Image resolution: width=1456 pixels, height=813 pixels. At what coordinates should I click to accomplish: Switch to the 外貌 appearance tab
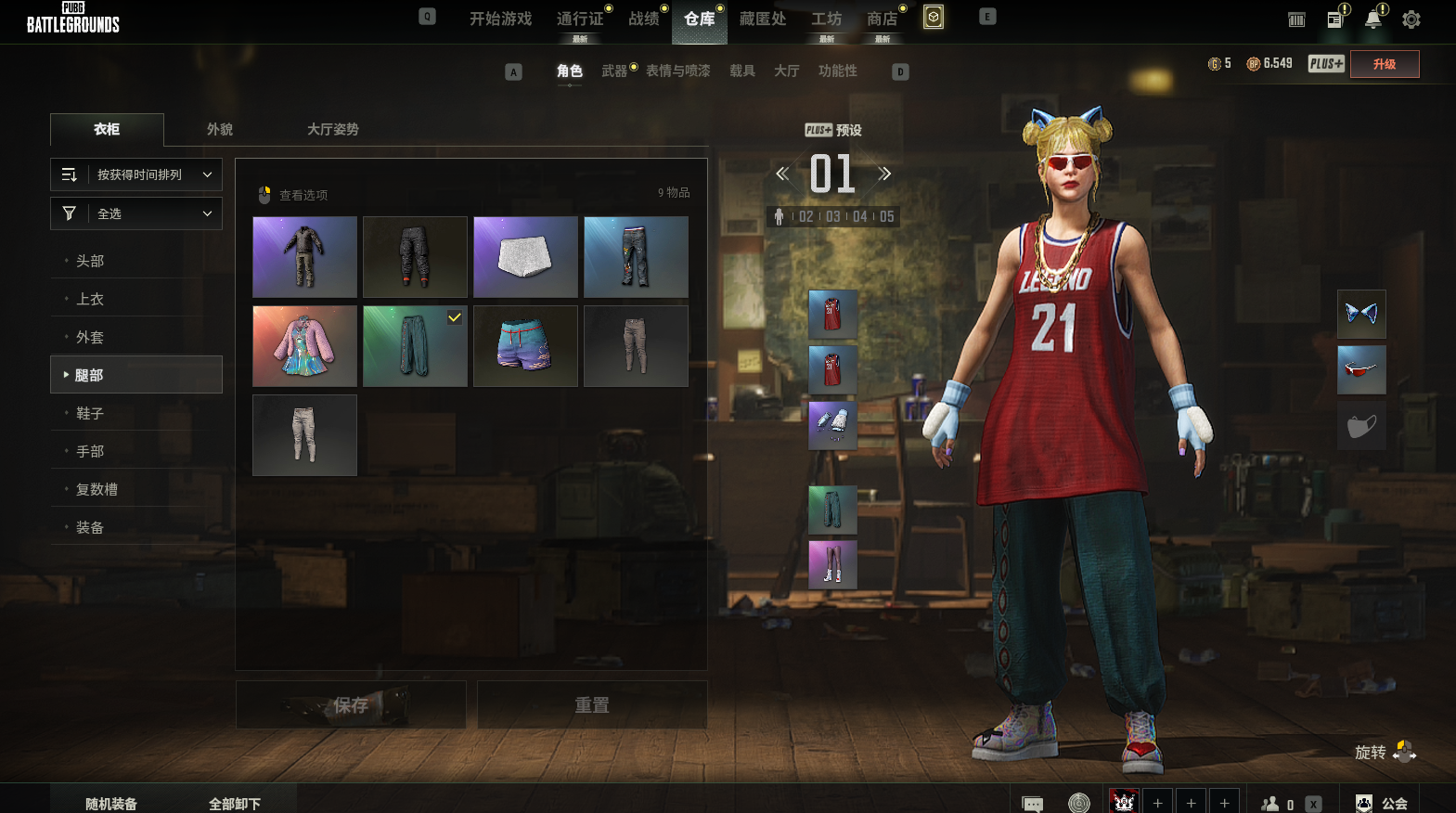point(220,129)
